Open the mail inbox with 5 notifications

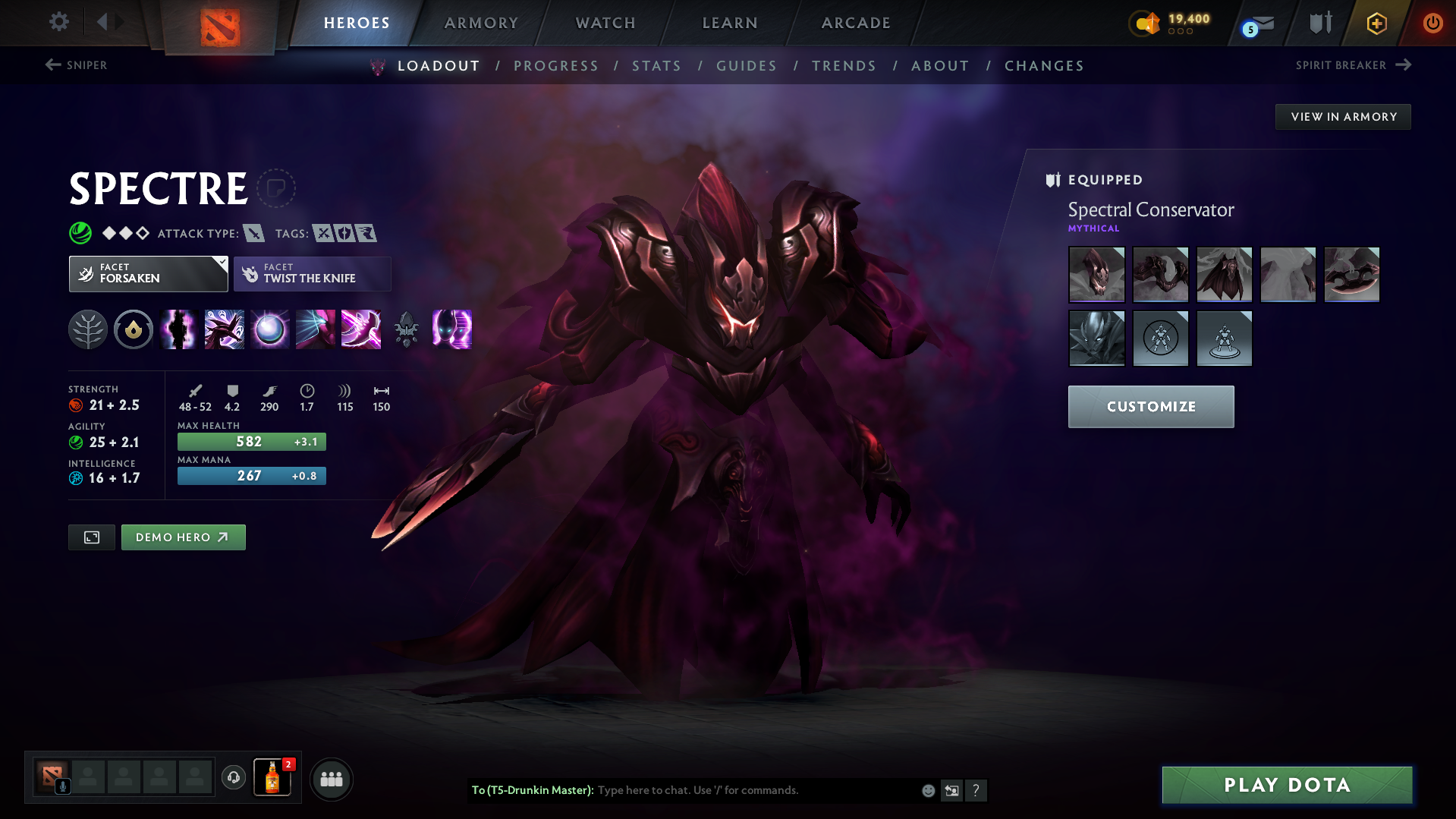coord(1259,23)
